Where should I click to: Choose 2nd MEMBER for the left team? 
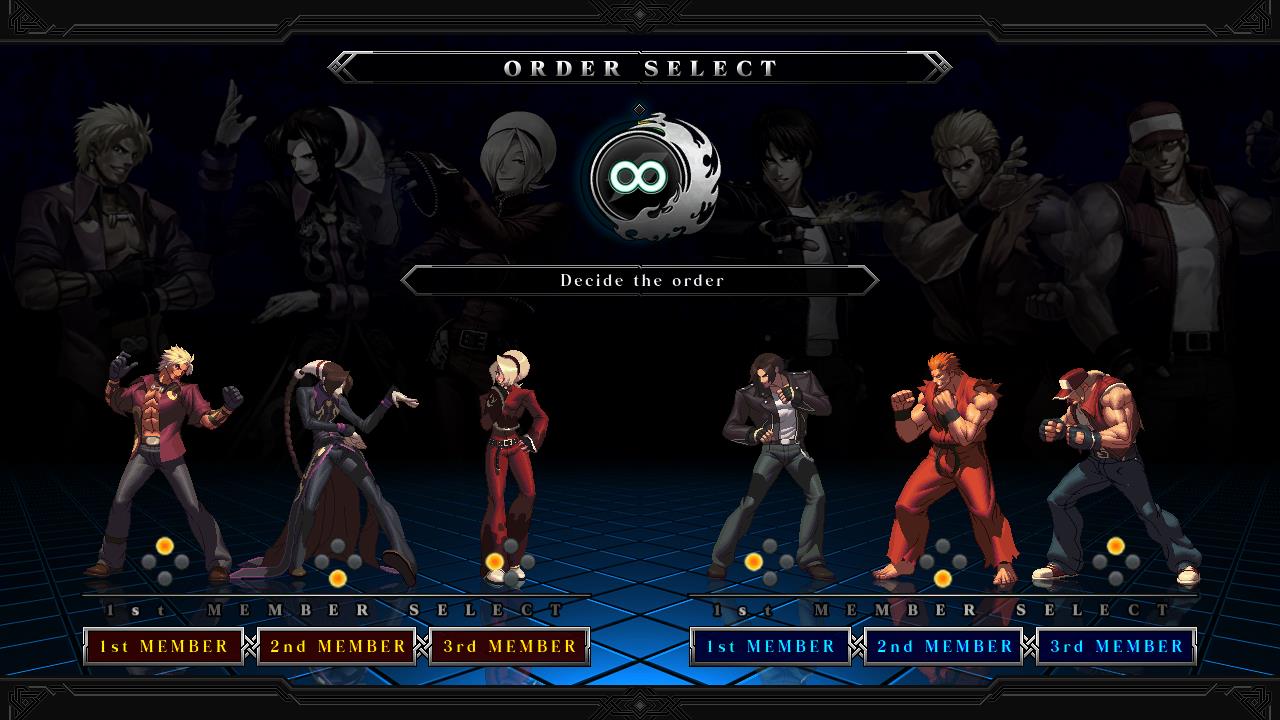point(337,645)
